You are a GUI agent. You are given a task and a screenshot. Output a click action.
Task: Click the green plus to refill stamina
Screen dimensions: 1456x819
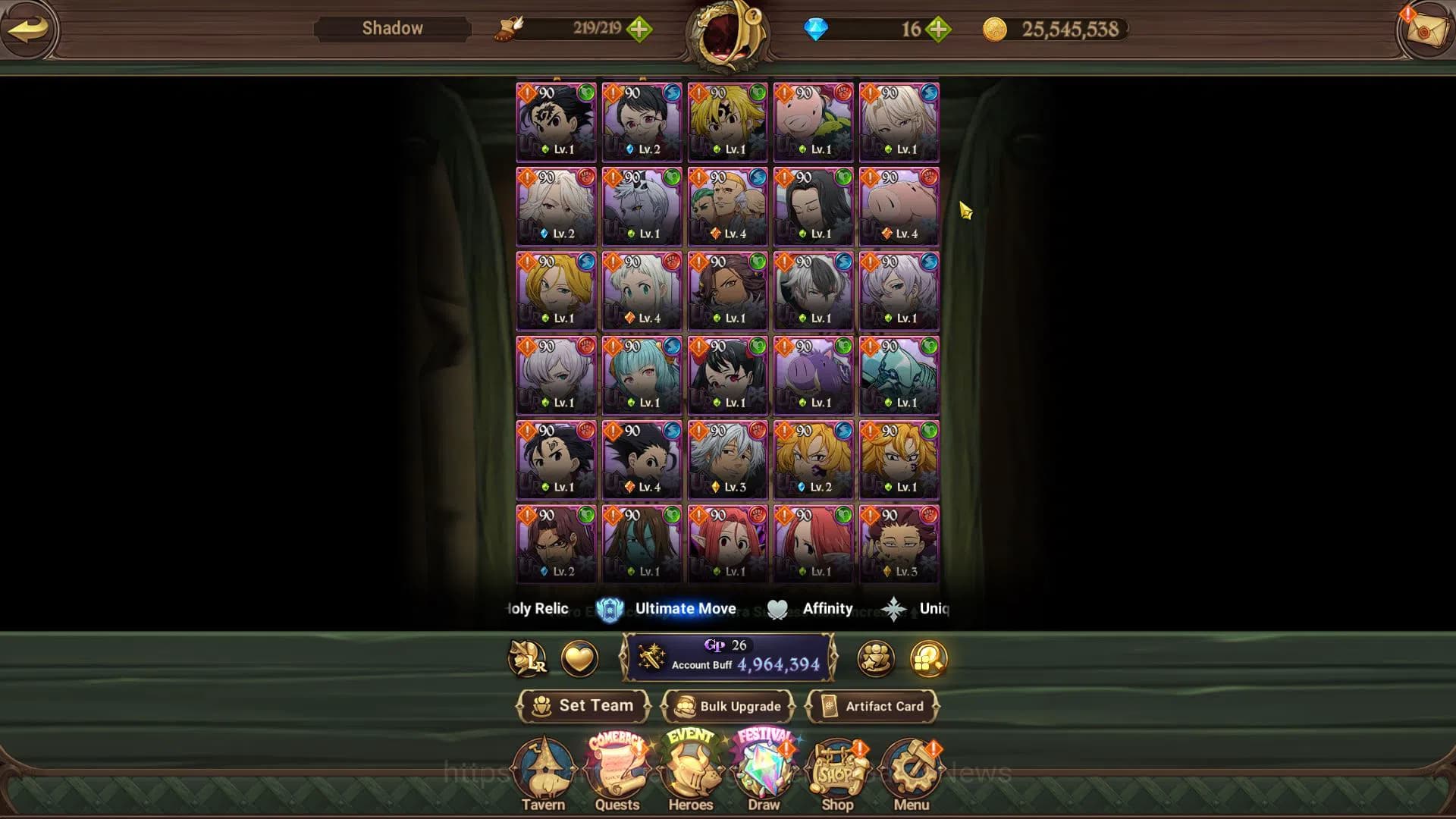click(x=641, y=30)
